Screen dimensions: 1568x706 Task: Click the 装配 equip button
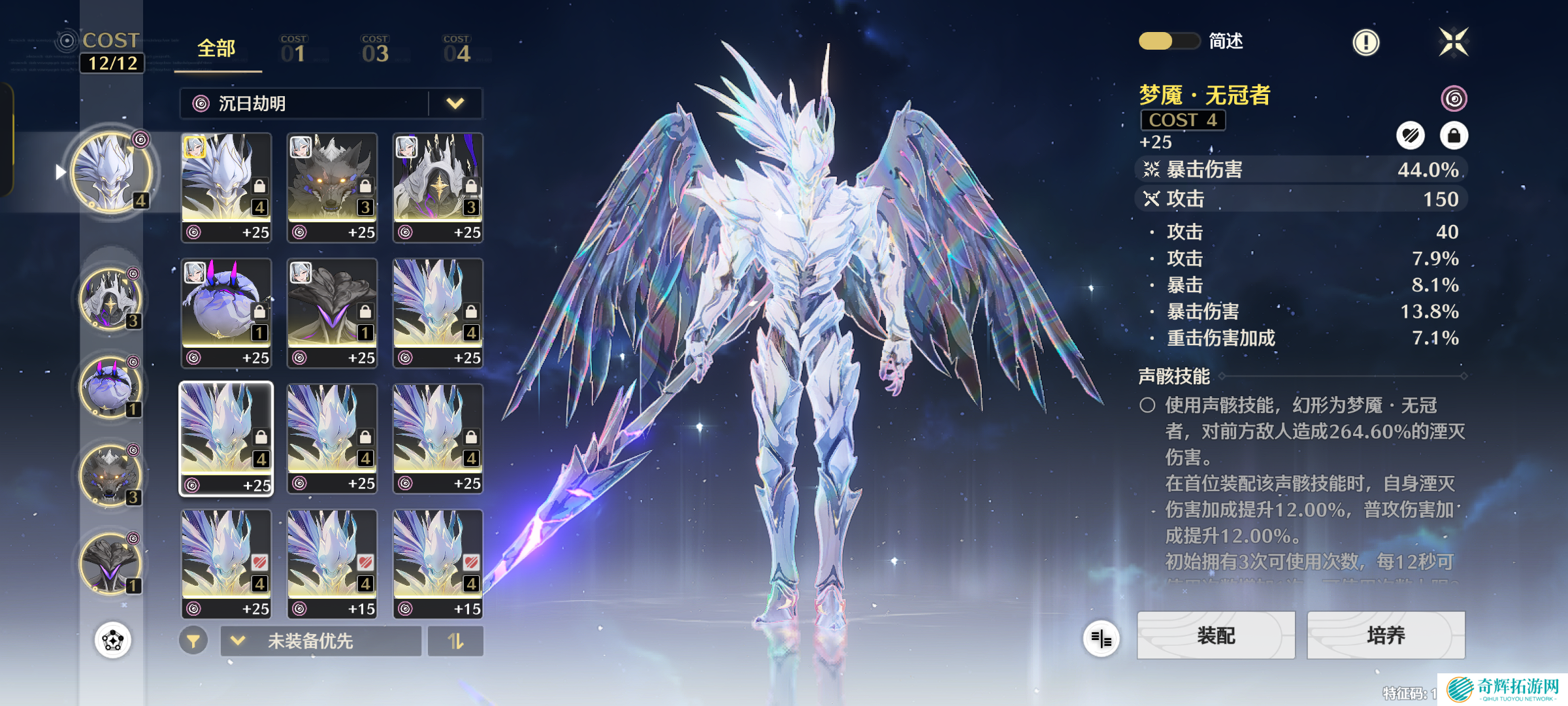1215,635
